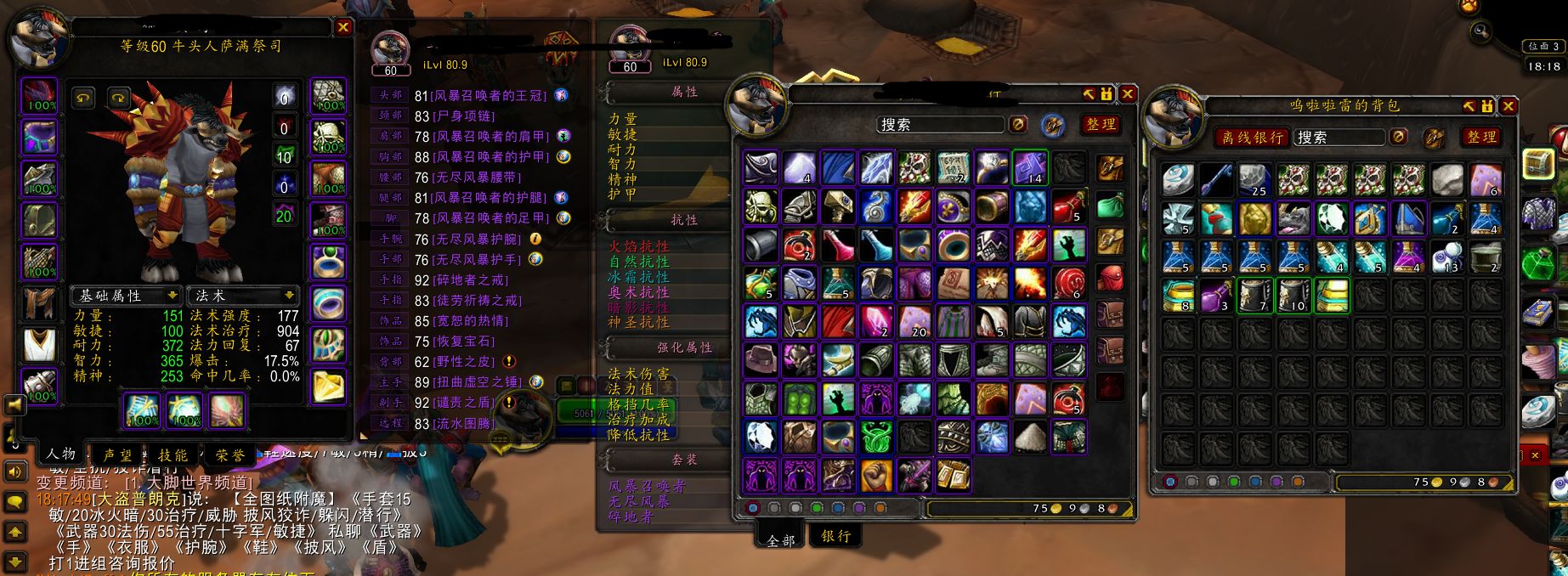1568x576 pixels.
Task: Pick the golden fist item in bag
Action: [876, 476]
